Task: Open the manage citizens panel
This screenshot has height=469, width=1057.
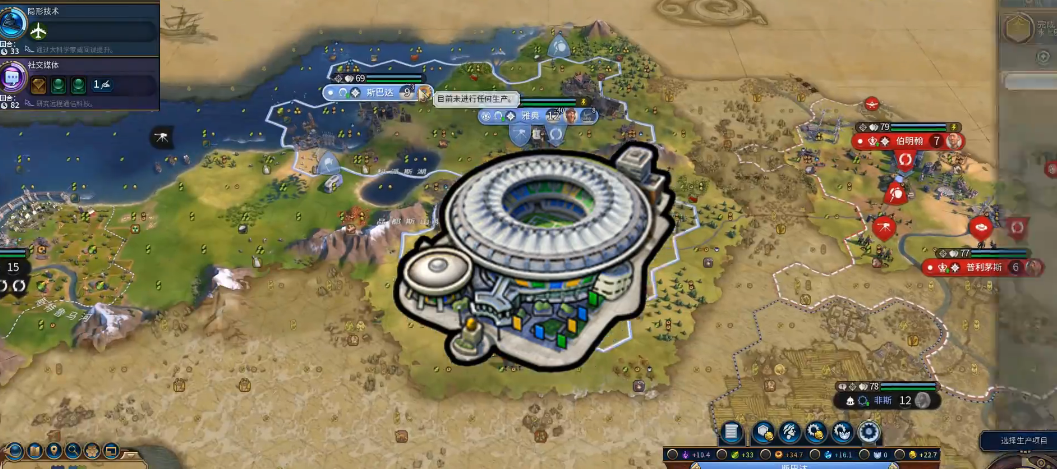Action: [788, 432]
